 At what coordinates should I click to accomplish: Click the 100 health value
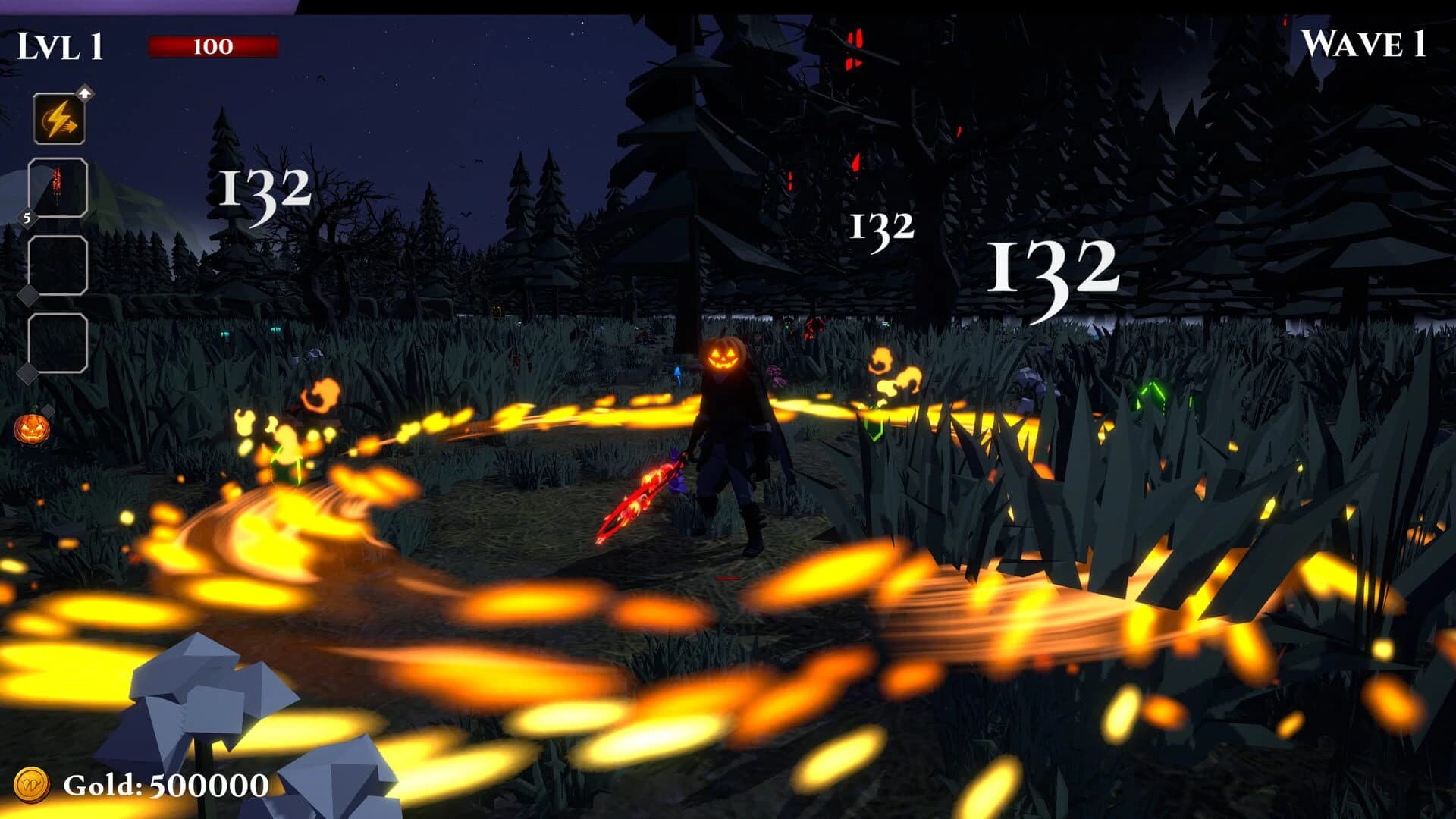[215, 46]
